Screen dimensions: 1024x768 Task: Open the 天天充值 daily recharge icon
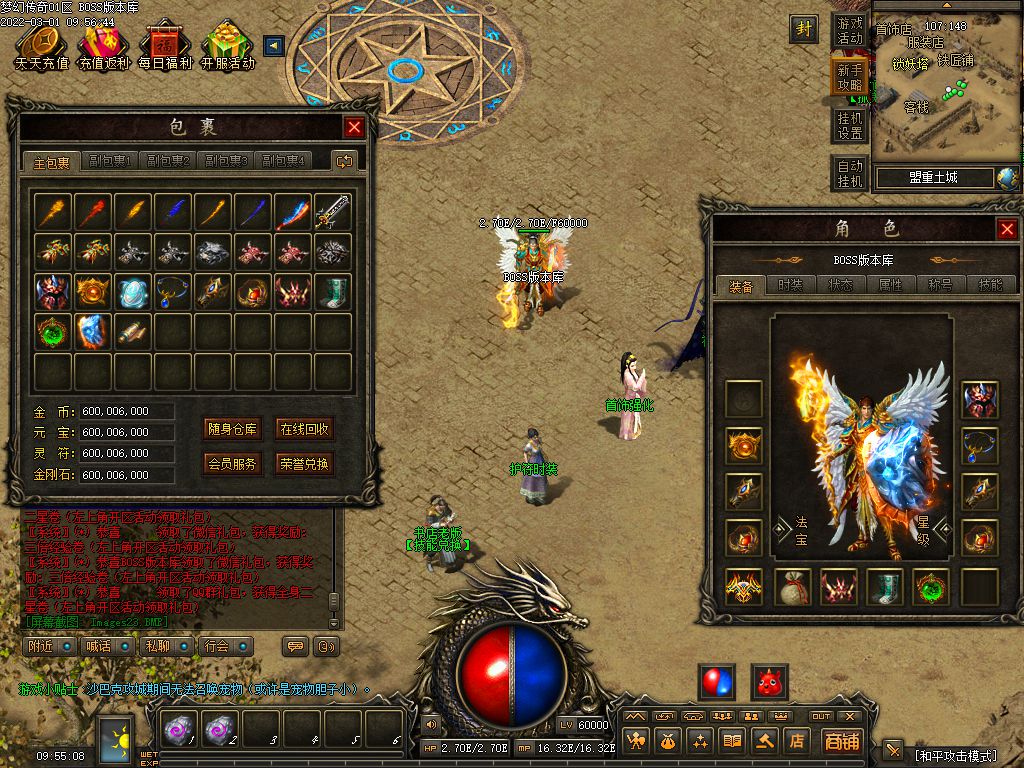41,47
